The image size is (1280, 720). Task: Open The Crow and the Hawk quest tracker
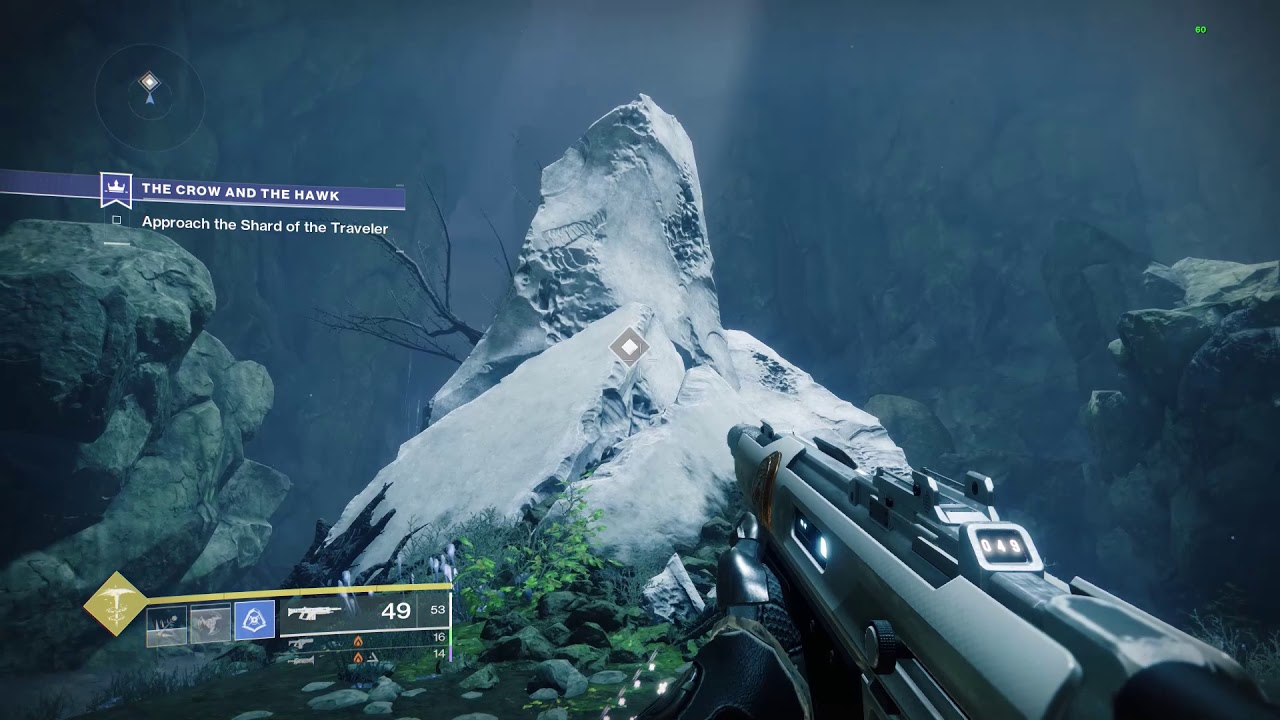click(x=240, y=192)
